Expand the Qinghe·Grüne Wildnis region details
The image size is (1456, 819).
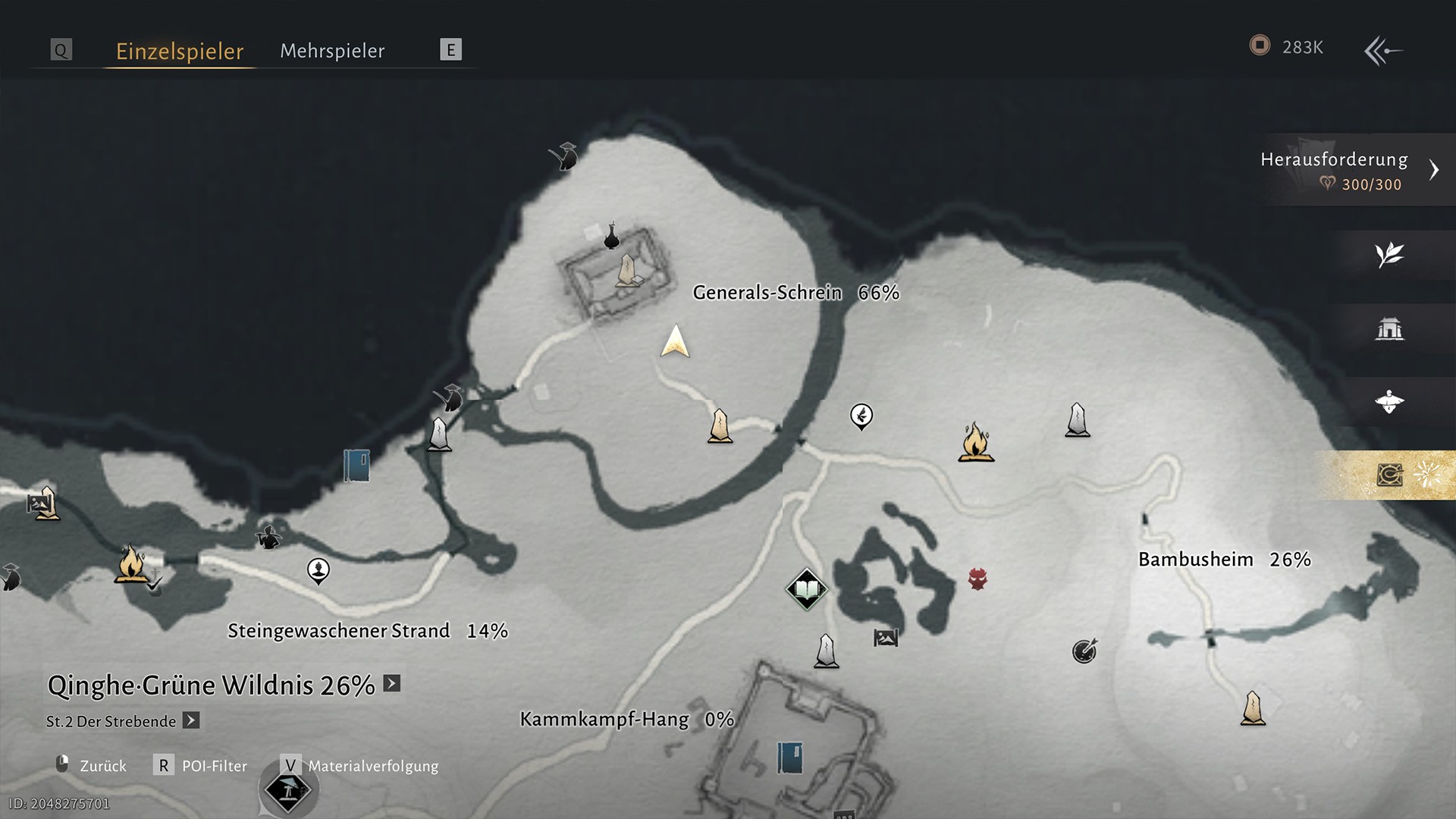click(392, 683)
